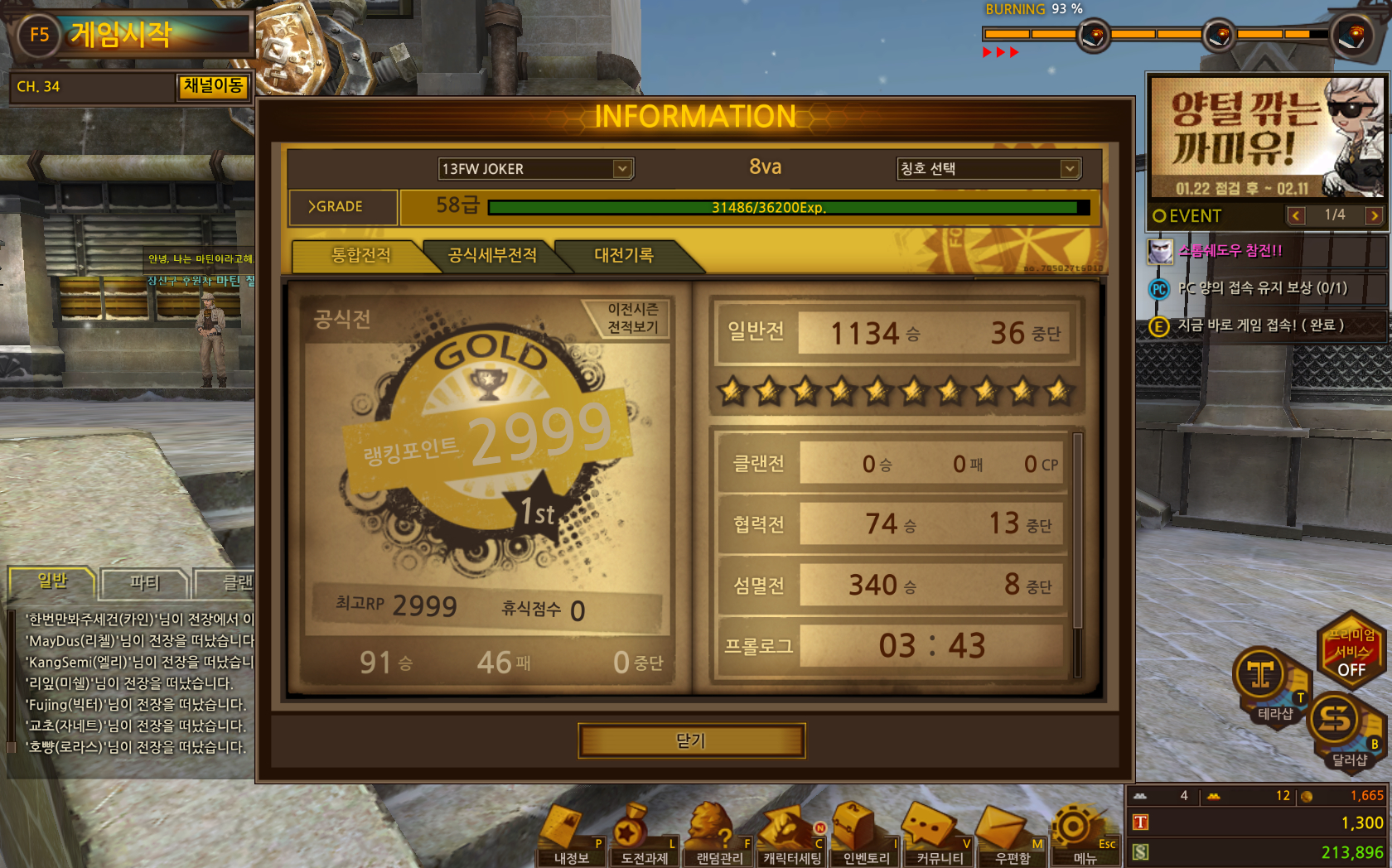The image size is (1392, 868).
Task: Close the information window with 닫기
Action: (x=691, y=740)
